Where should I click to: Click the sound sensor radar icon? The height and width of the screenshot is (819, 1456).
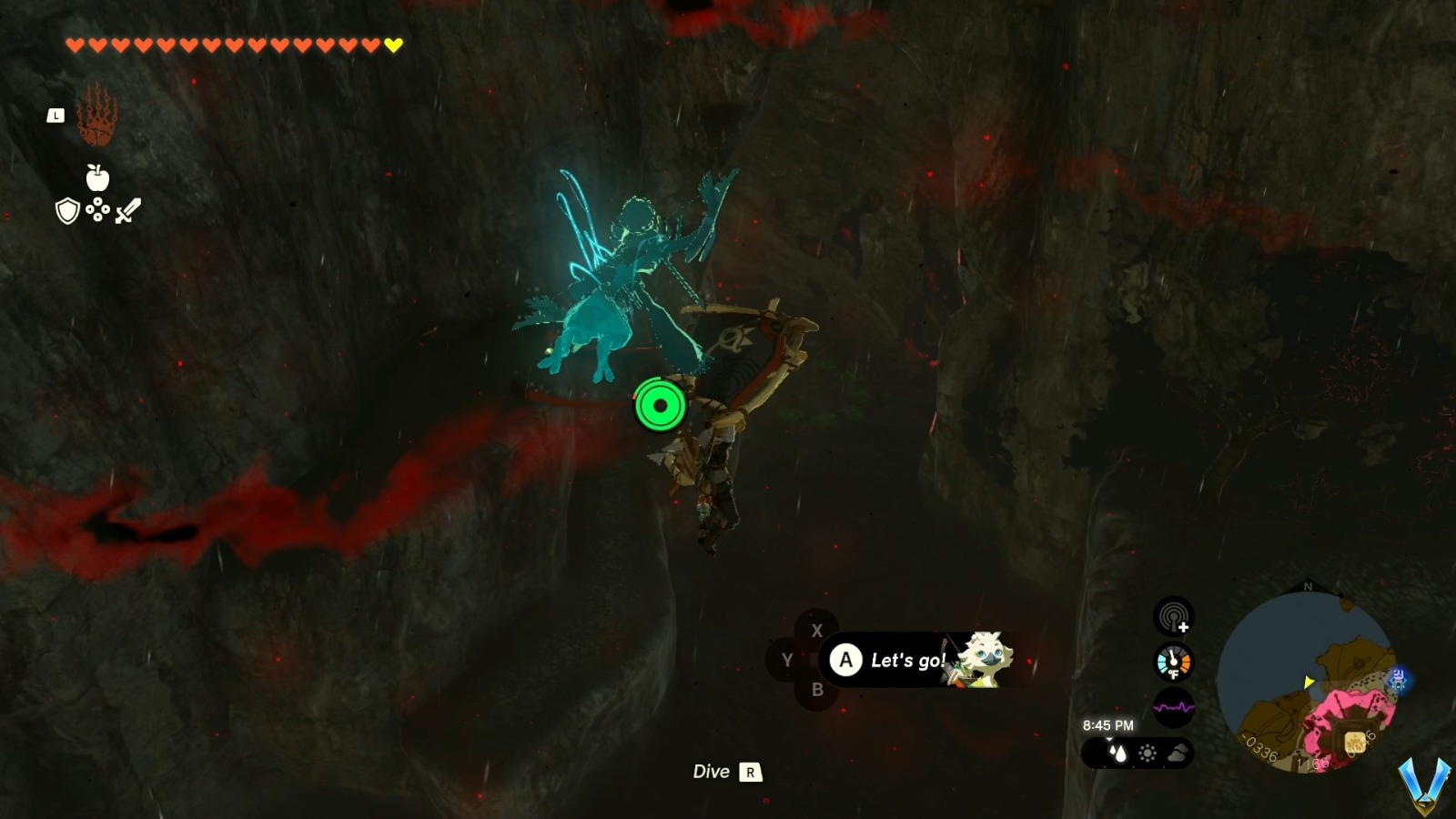click(x=1173, y=617)
